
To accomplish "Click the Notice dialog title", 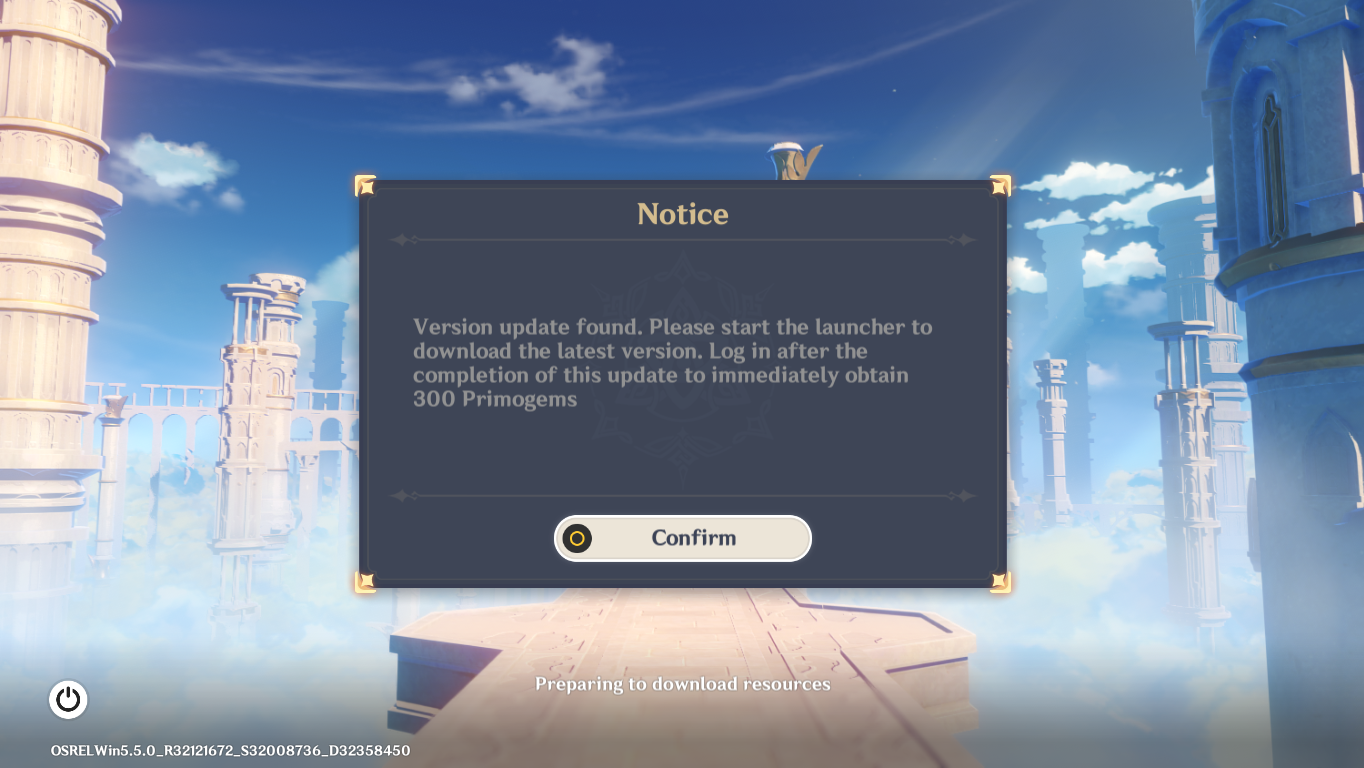I will pyautogui.click(x=682, y=213).
